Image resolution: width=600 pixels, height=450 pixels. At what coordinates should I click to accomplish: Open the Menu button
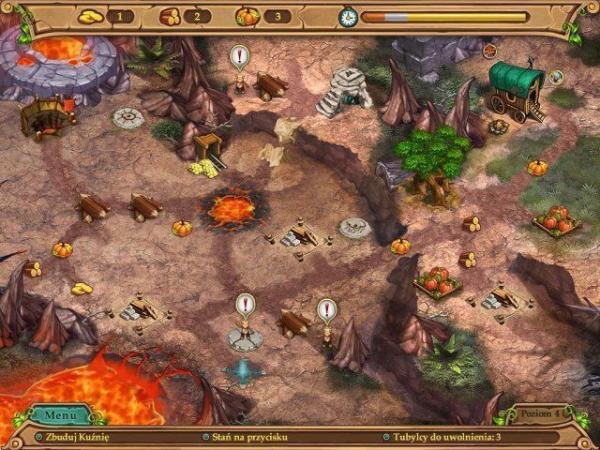[x=60, y=414]
